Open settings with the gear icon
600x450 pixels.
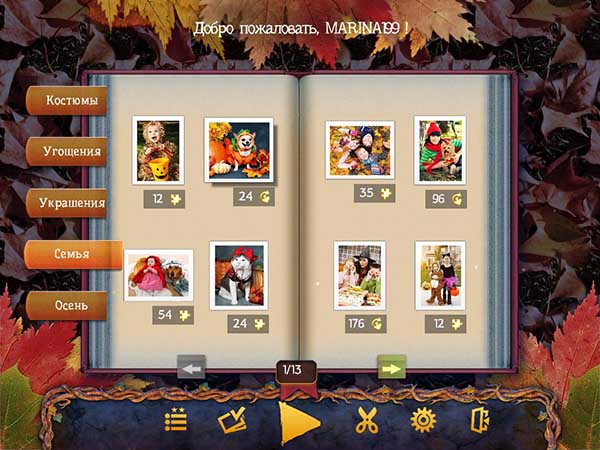coord(424,421)
